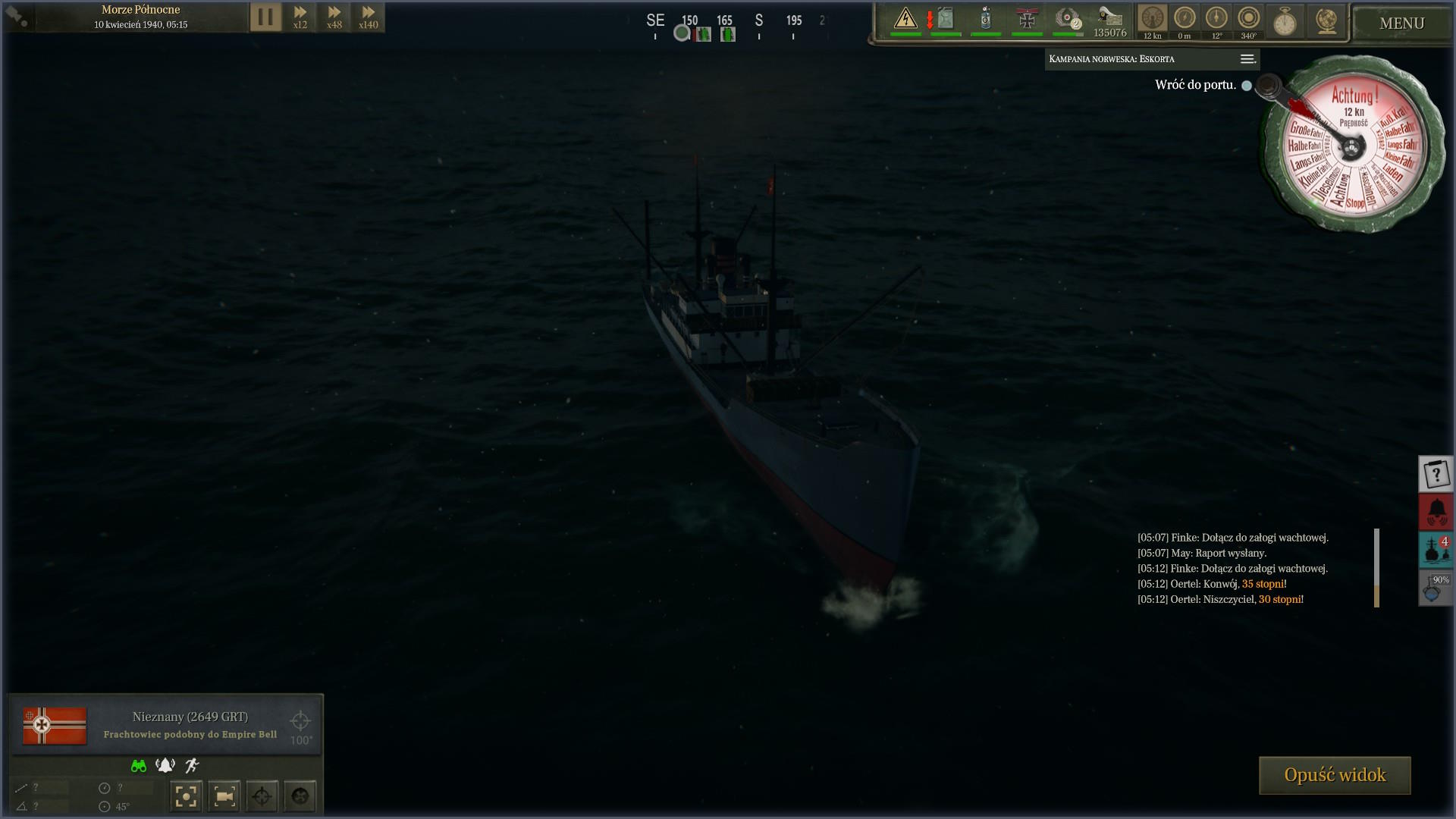Open the clipboard question mark panel
Viewport: 1456px width, 819px height.
(x=1436, y=475)
